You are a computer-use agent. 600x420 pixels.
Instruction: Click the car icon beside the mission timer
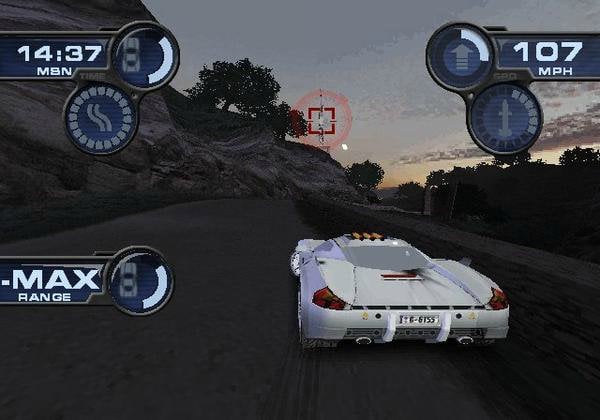(x=144, y=56)
